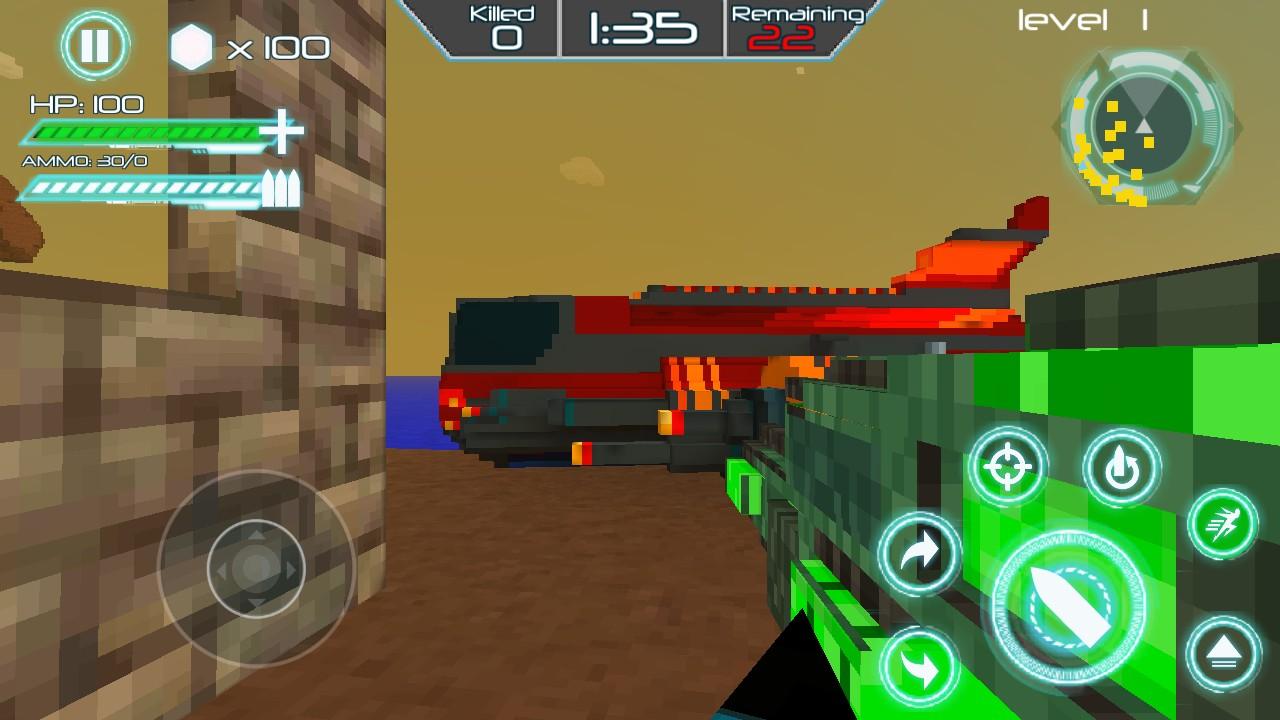The image size is (1280, 720).
Task: Click the health plus icon beside HP bar
Action: (x=285, y=131)
